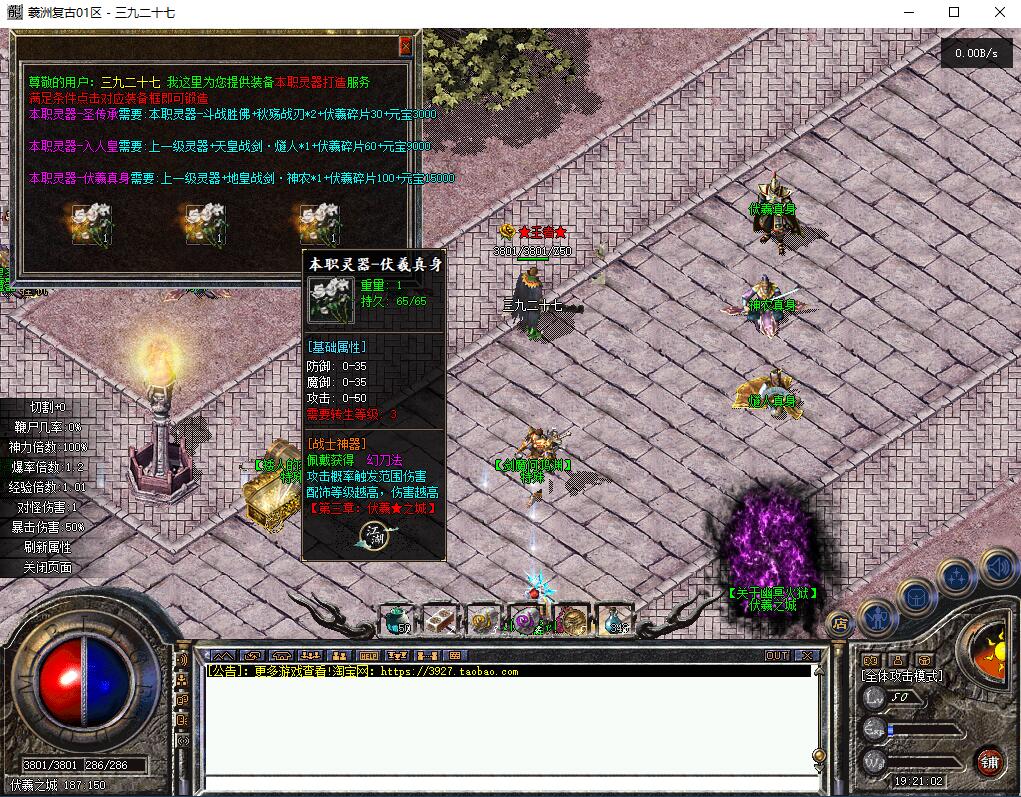Screen dimensions: 1021x797
Task: Maximize the game window
Action: 953,12
